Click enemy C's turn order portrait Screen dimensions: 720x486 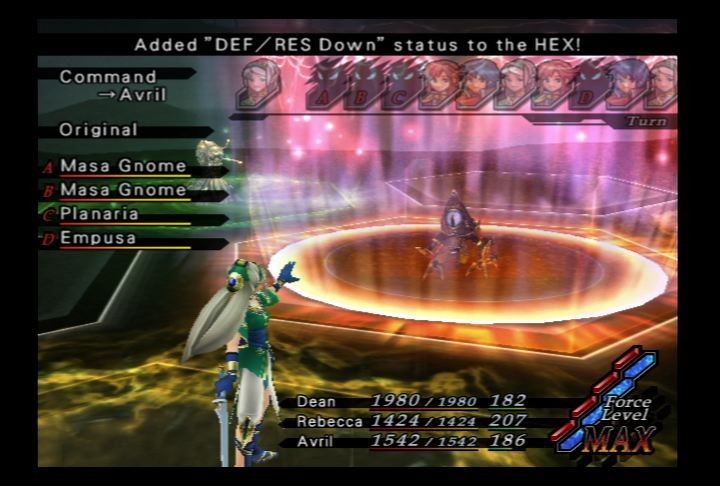click(x=402, y=85)
